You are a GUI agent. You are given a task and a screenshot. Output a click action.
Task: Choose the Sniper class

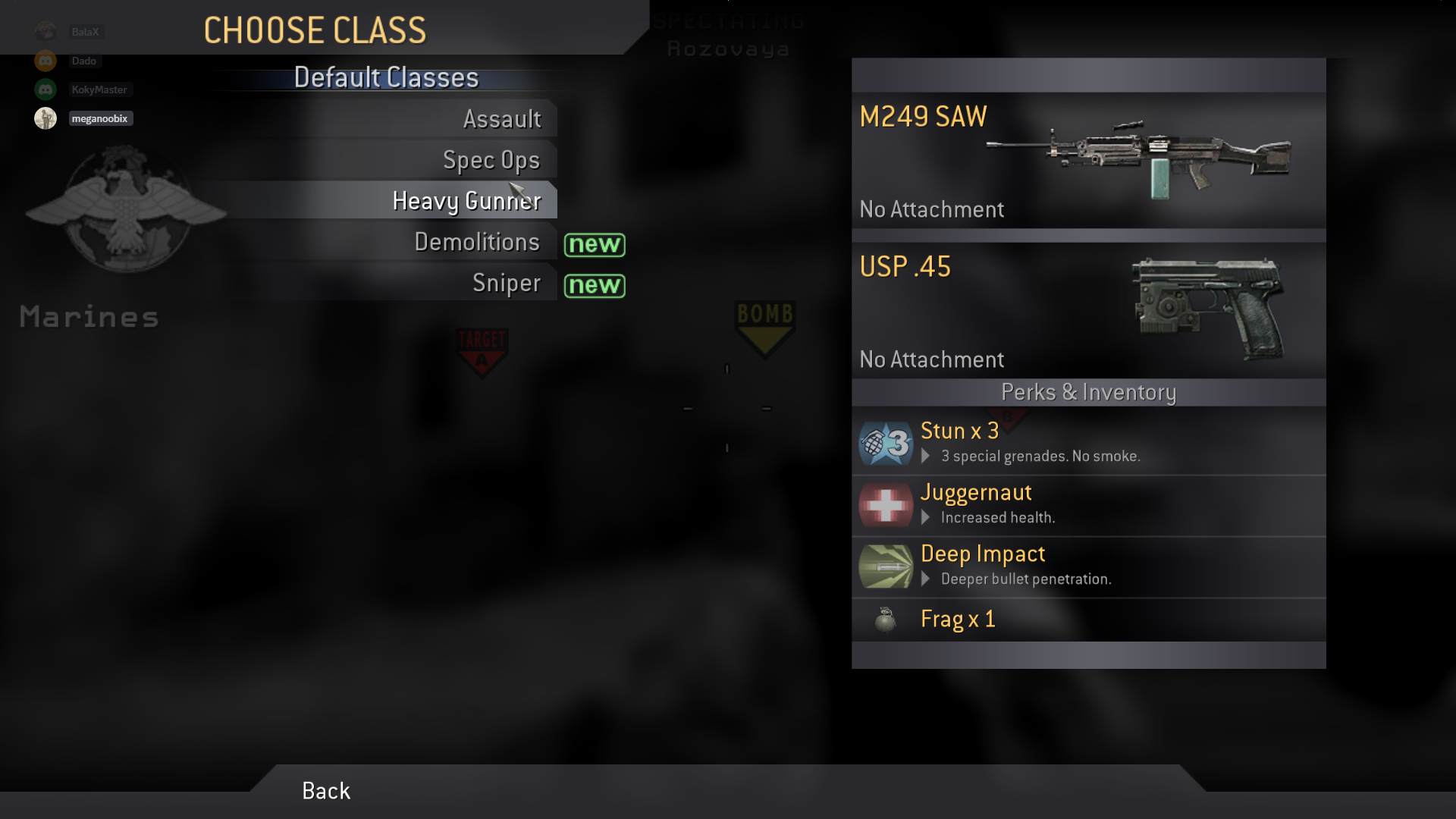[506, 283]
